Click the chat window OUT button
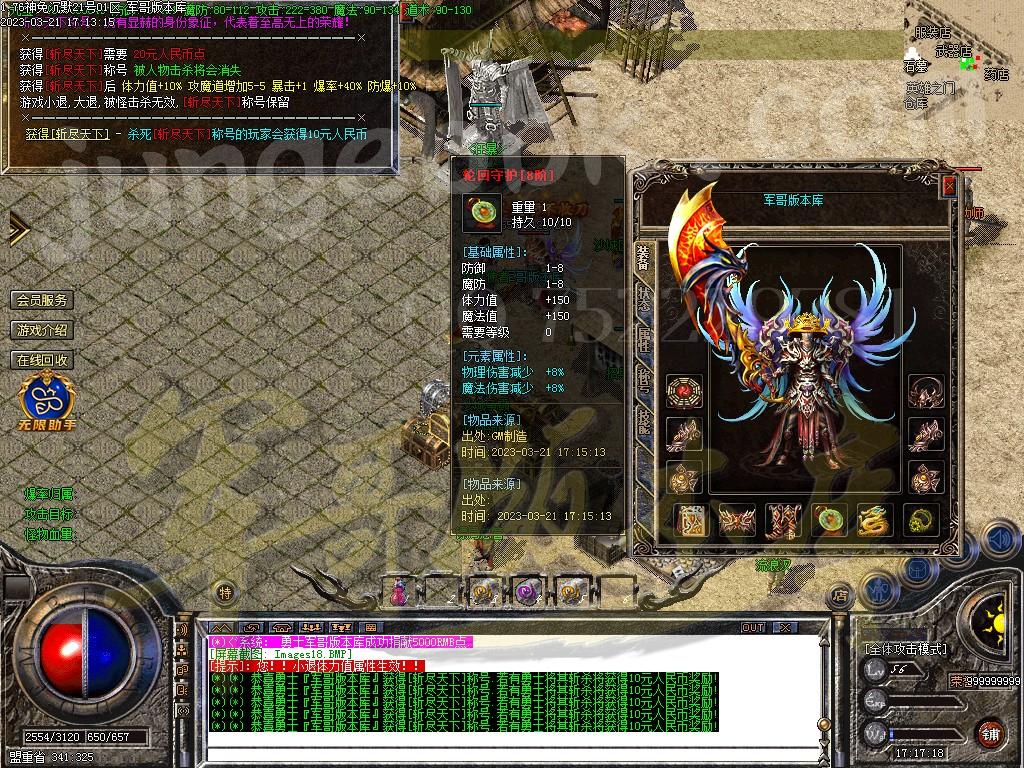Image resolution: width=1024 pixels, height=768 pixels. pos(753,627)
